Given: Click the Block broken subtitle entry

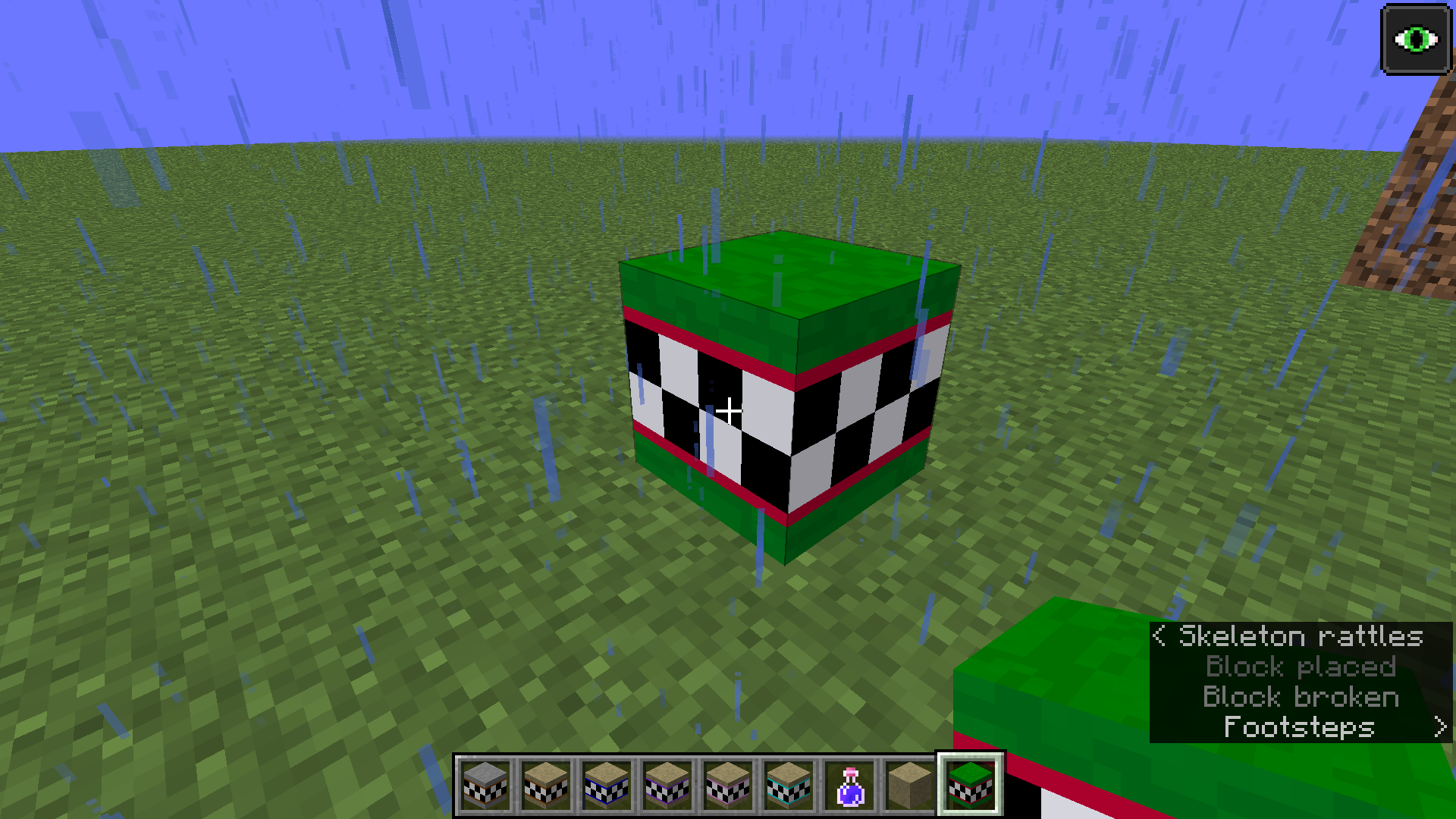Looking at the screenshot, I should 1301,697.
